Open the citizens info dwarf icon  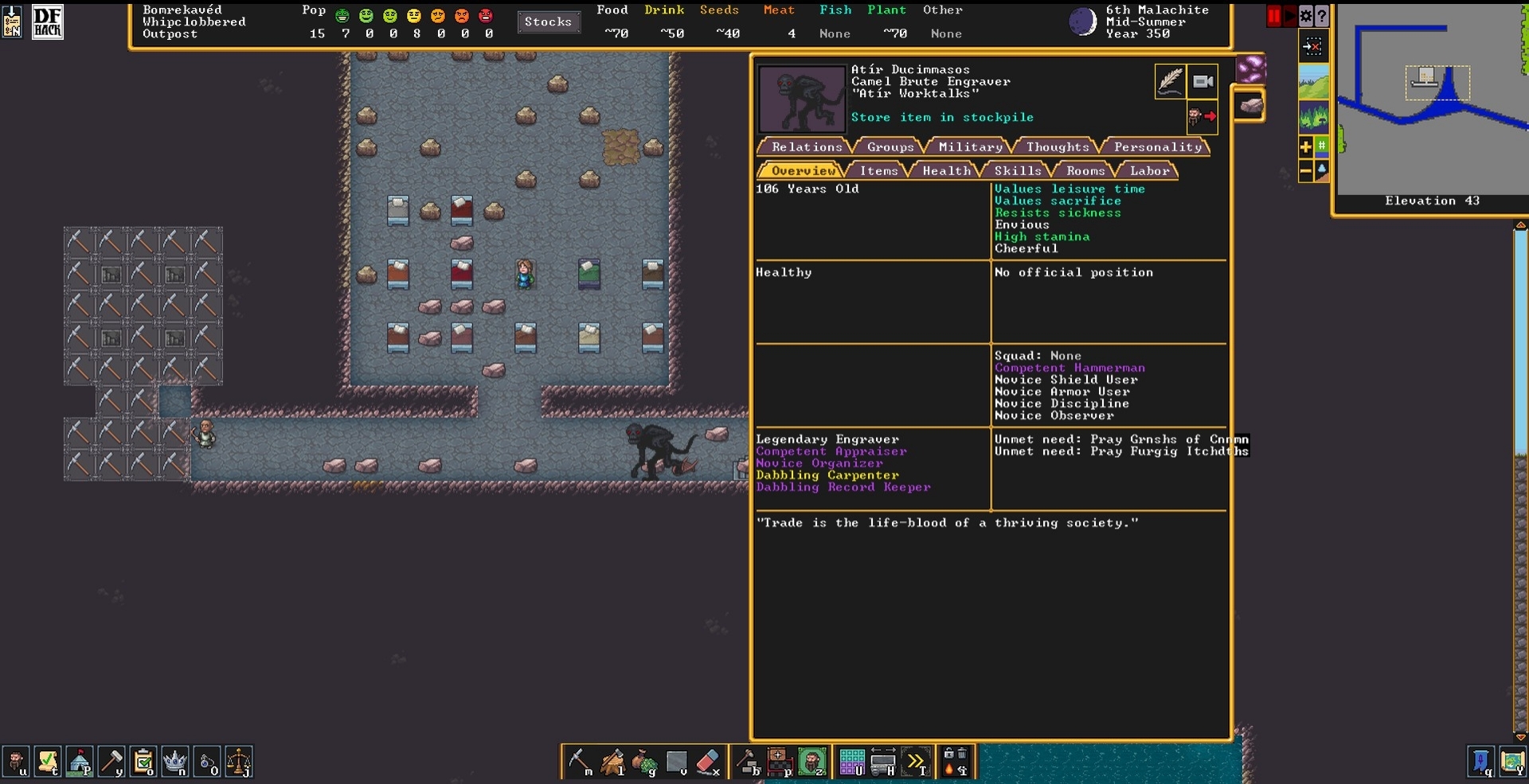16,762
